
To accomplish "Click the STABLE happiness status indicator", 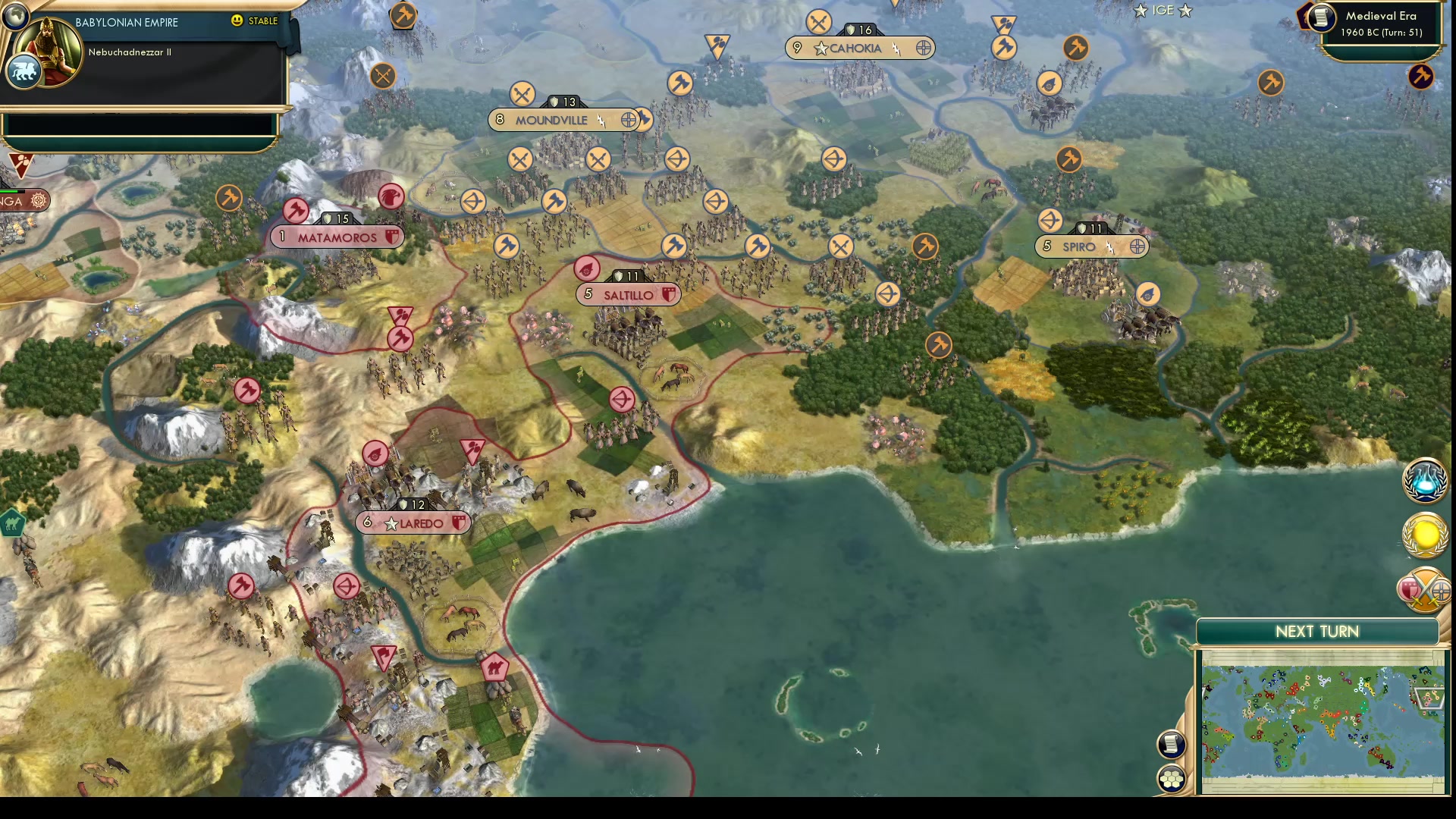I will 255,22.
